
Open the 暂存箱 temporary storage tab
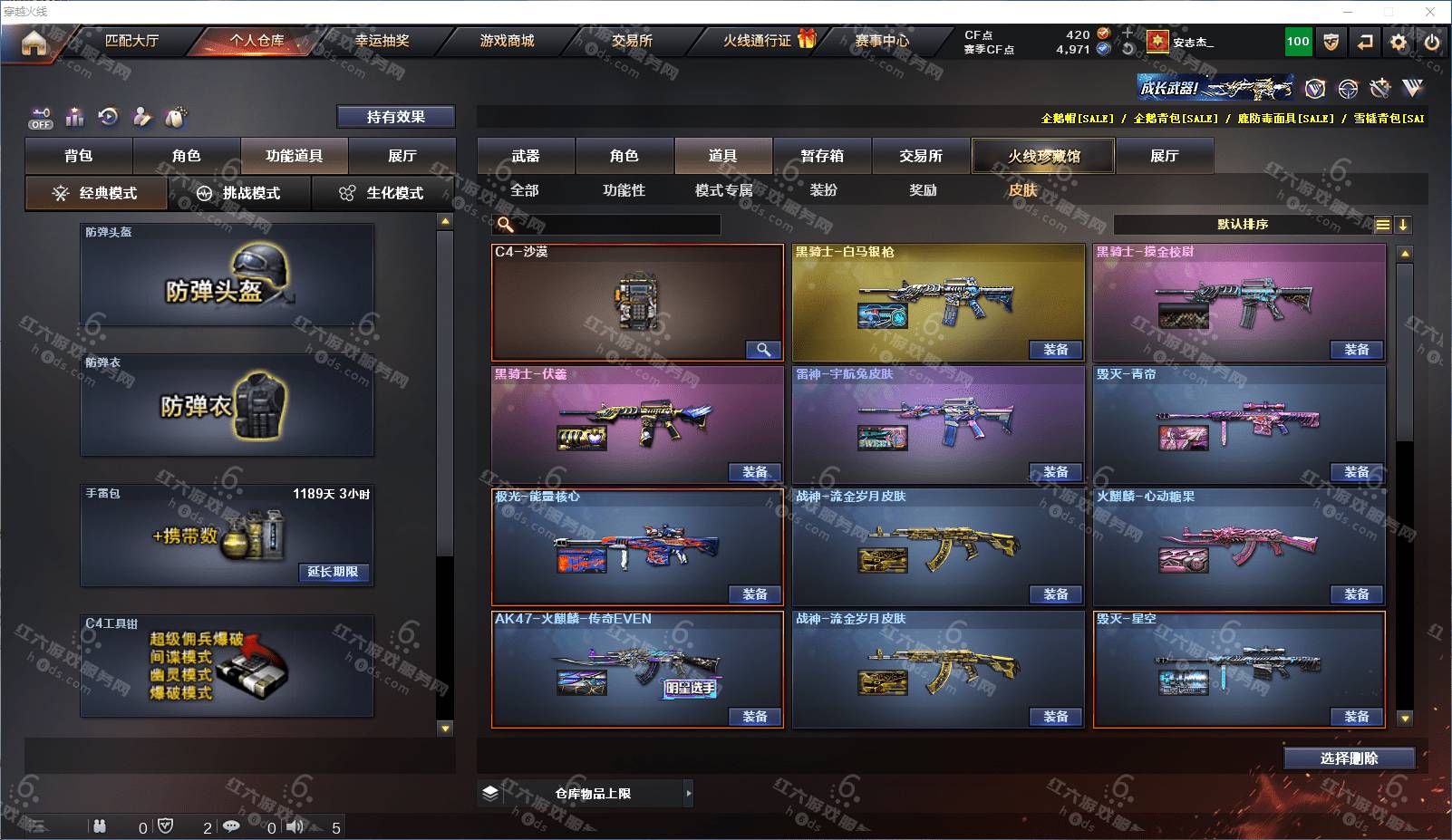[x=822, y=156]
